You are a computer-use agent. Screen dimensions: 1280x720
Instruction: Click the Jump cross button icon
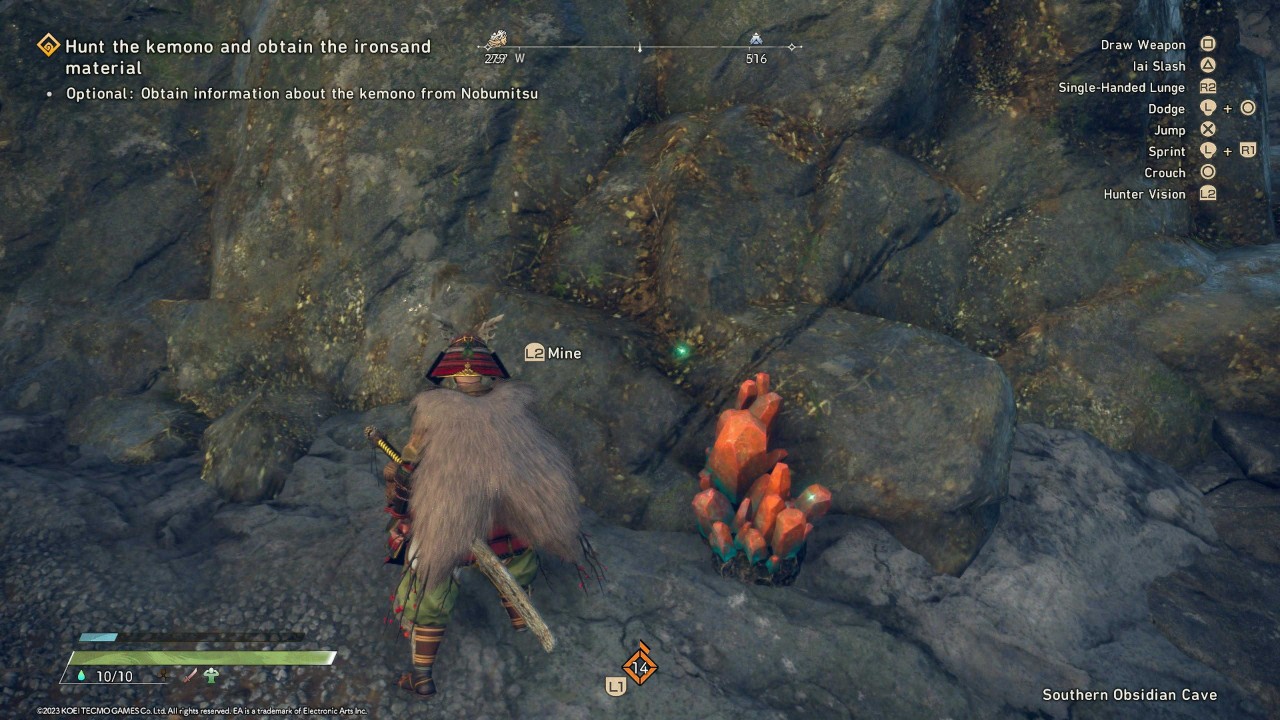(1207, 129)
